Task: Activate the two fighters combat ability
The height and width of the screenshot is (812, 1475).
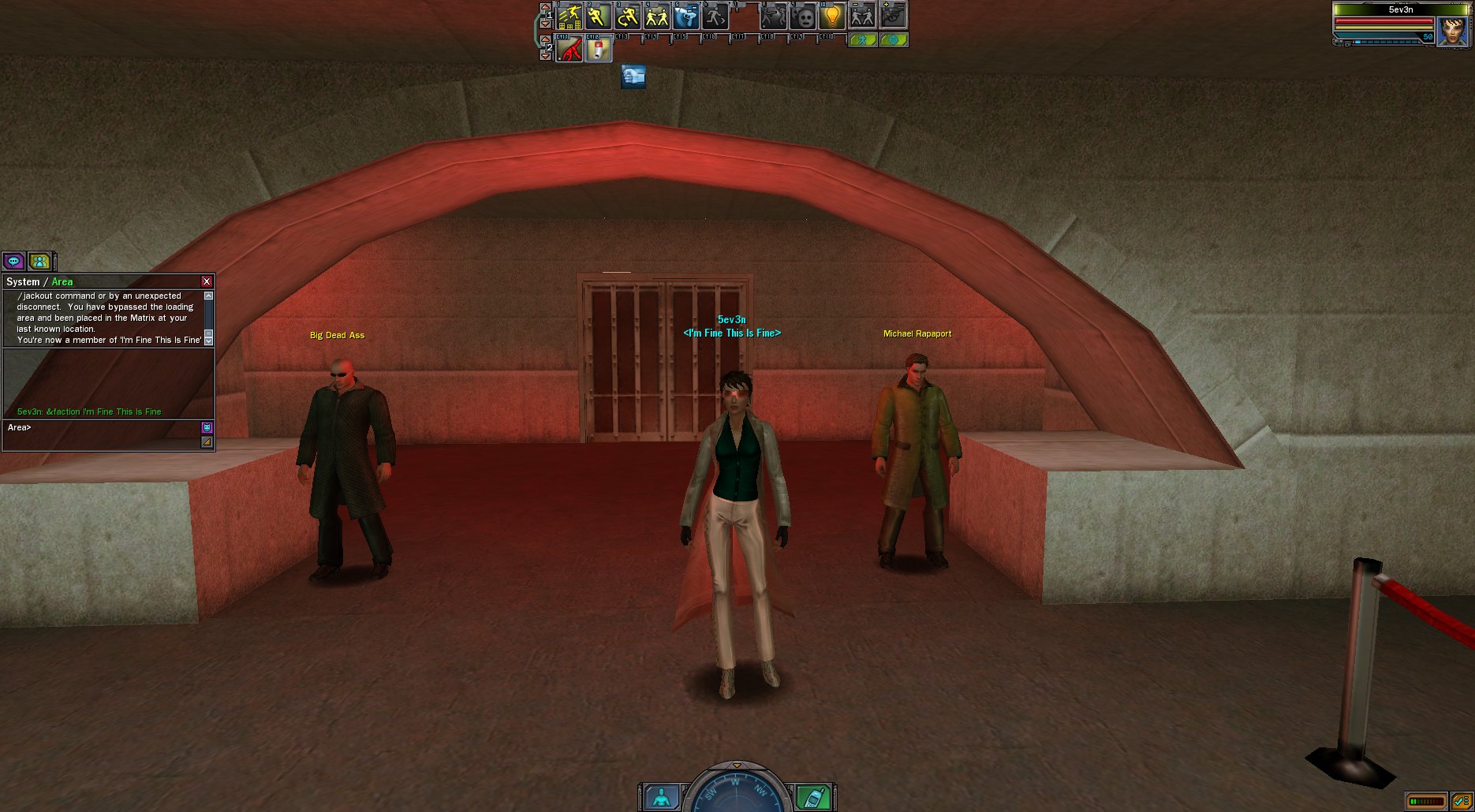Action: (657, 15)
